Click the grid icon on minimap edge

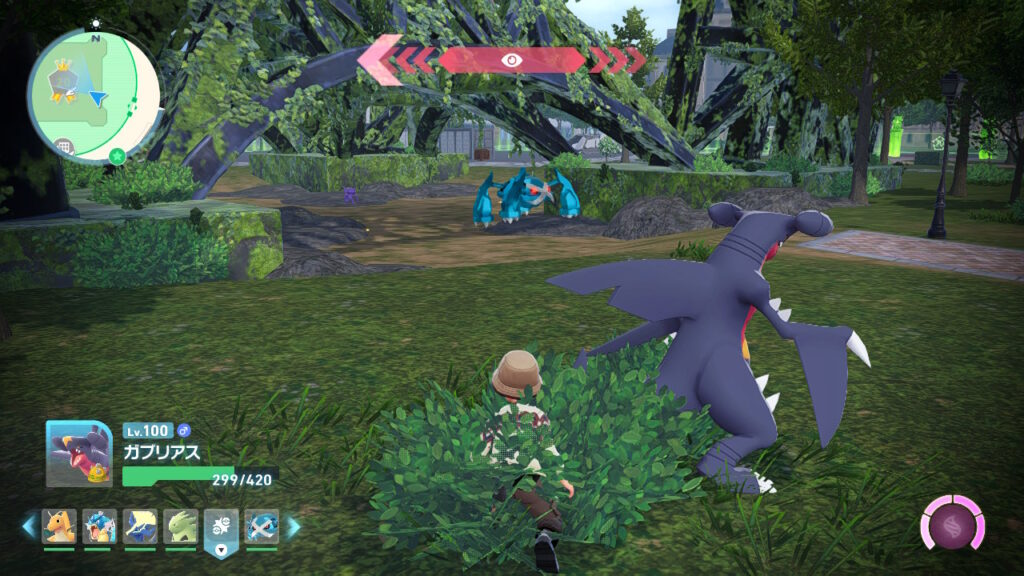tap(64, 147)
